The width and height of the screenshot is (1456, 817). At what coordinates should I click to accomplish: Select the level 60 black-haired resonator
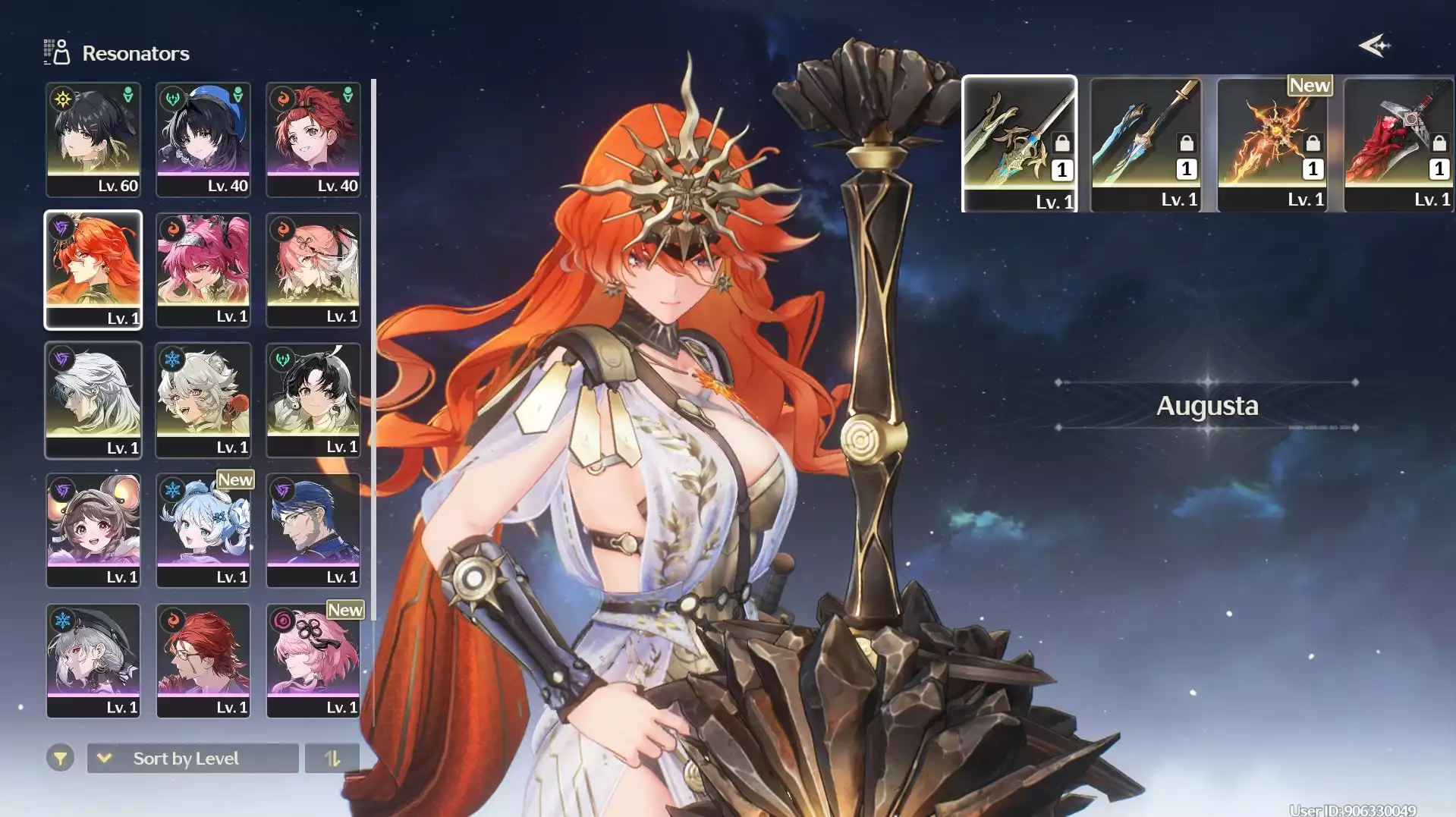pos(93,140)
